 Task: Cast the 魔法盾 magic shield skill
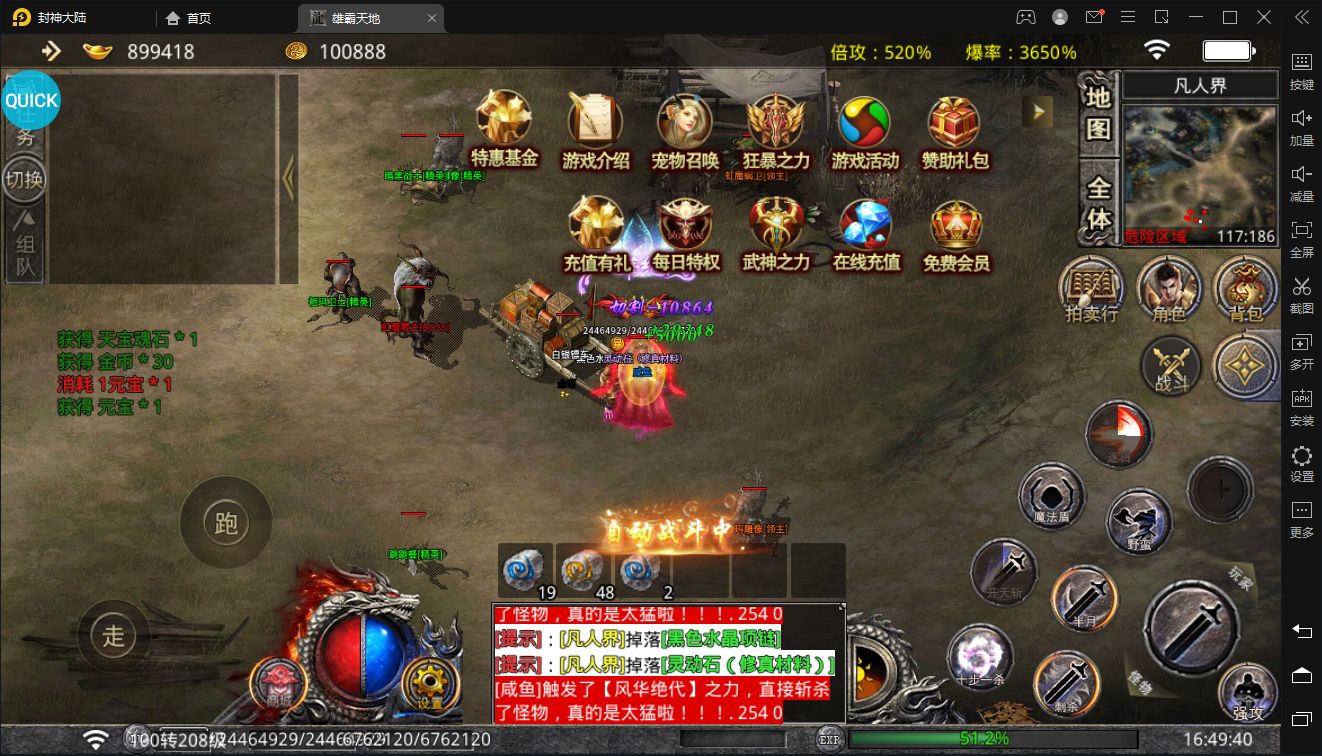[1051, 497]
